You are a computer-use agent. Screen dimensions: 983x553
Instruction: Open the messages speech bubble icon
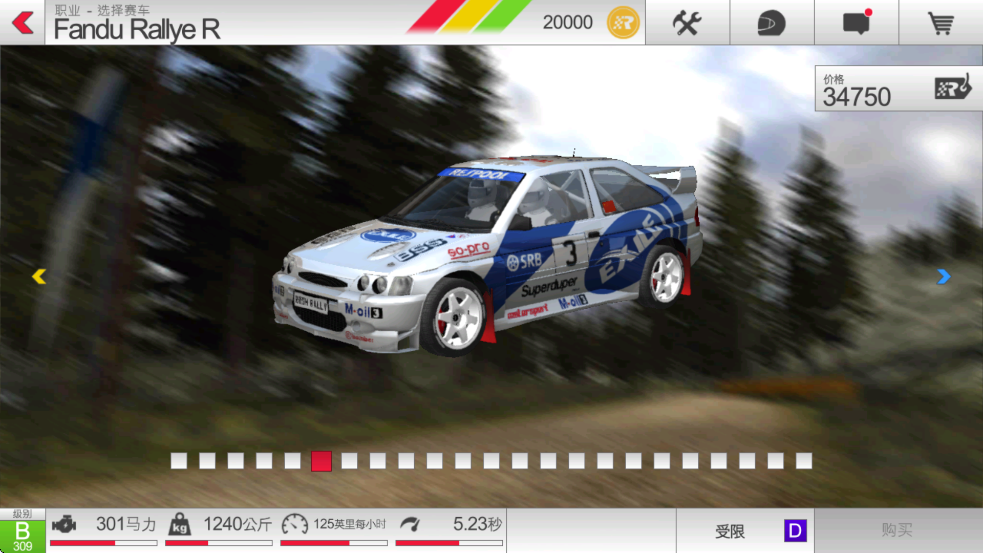click(x=856, y=22)
